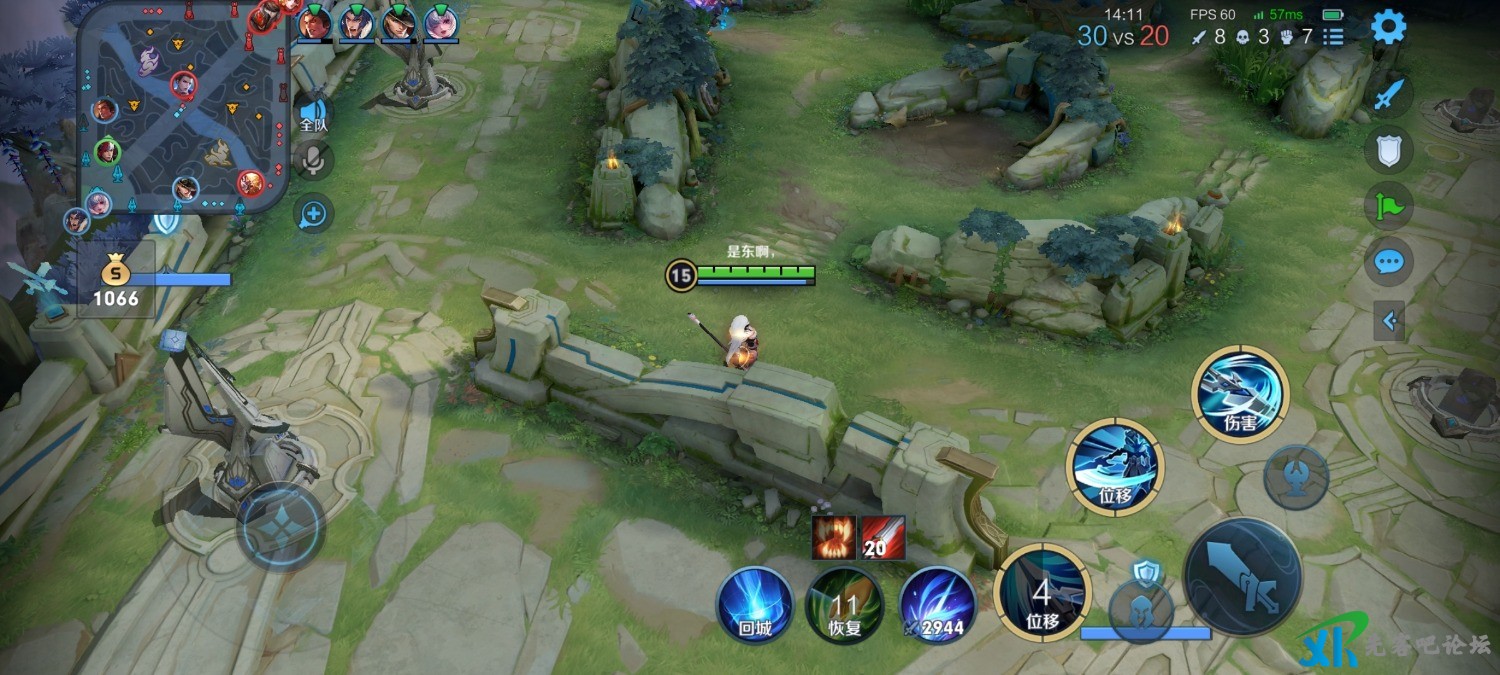Open the shop via the 1066 gold bag
This screenshot has height=675, width=1500.
[x=117, y=280]
